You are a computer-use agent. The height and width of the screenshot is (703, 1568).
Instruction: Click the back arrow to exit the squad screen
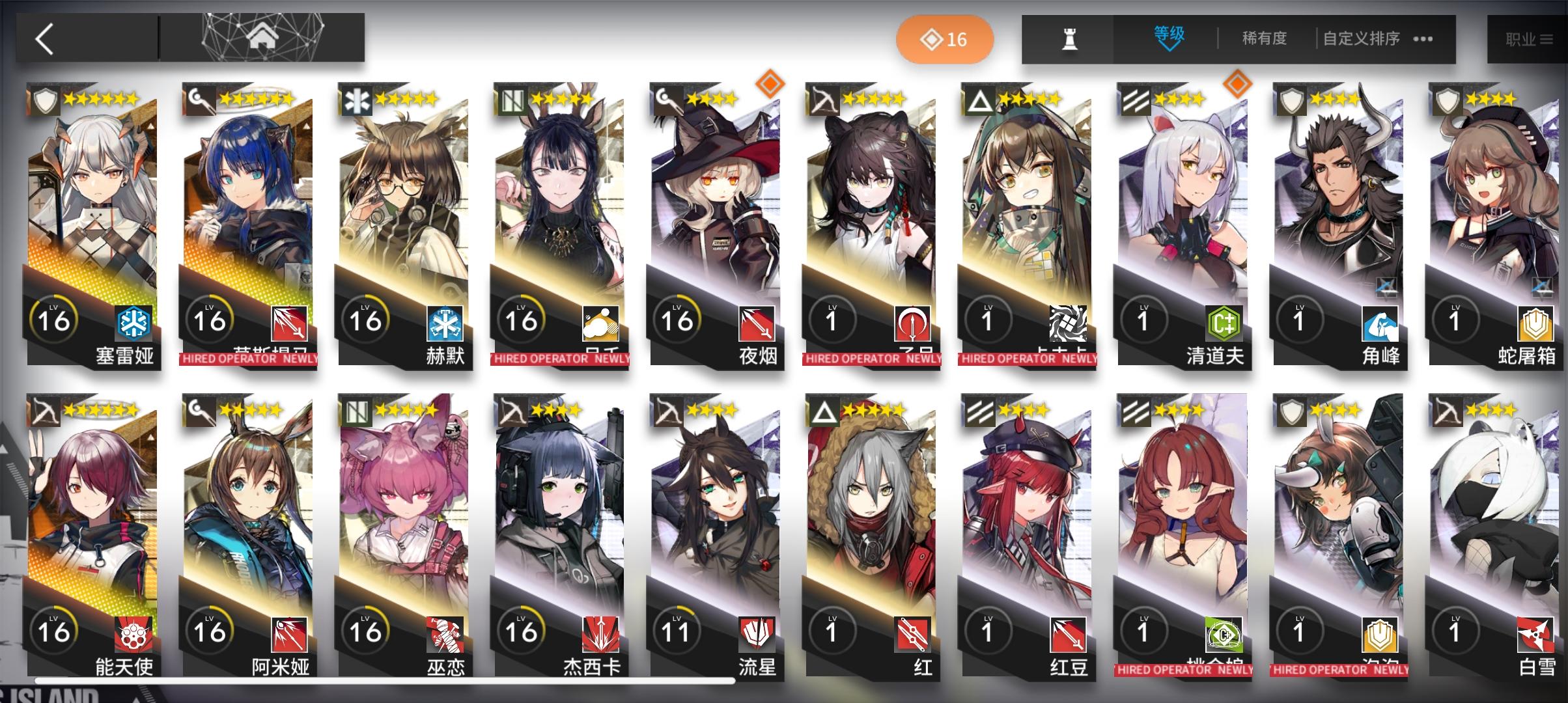[44, 39]
